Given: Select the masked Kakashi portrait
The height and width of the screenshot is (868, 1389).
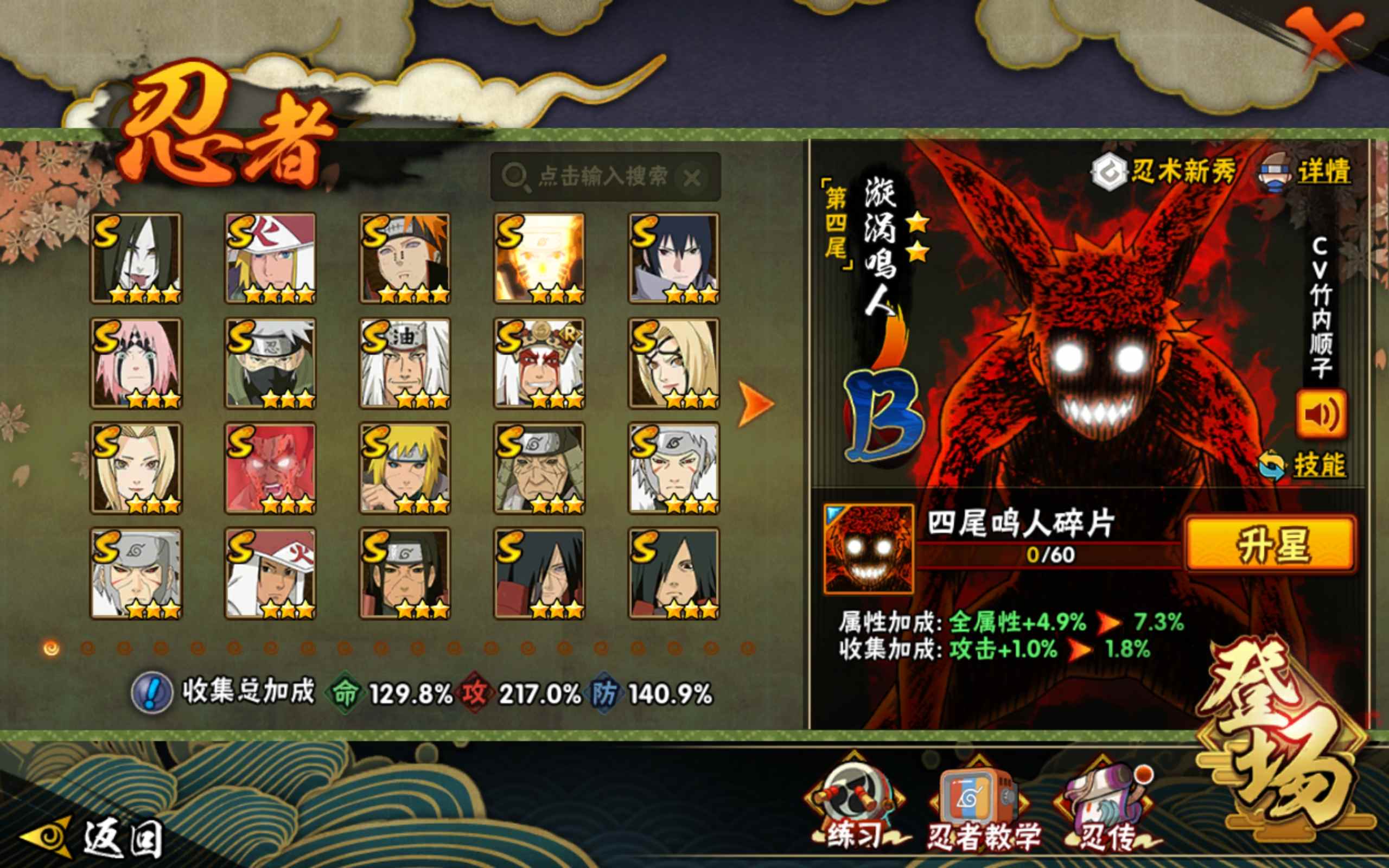Looking at the screenshot, I should [270, 363].
